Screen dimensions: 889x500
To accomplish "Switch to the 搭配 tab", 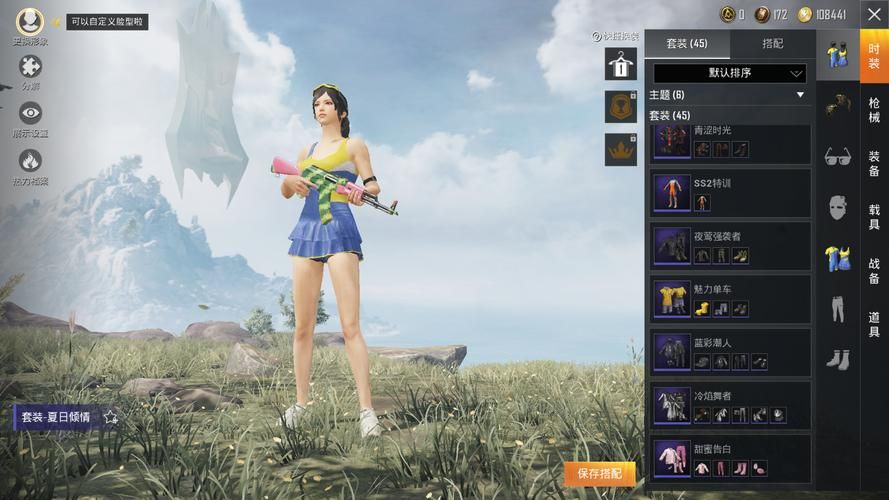I will click(x=772, y=44).
